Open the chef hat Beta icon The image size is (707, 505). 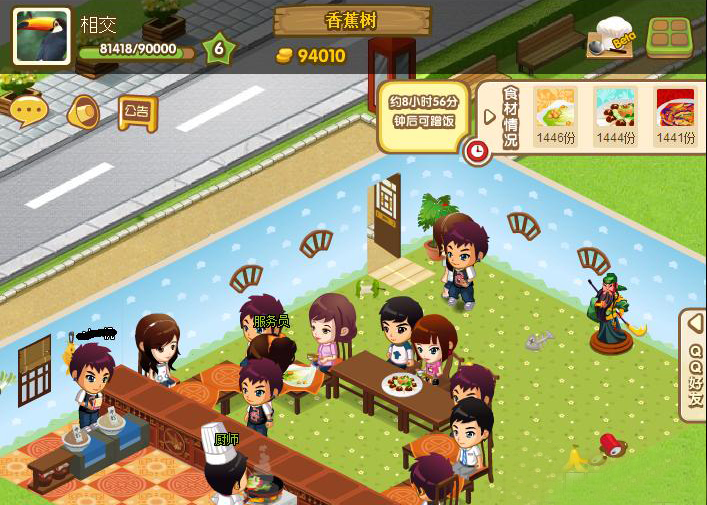pos(610,38)
